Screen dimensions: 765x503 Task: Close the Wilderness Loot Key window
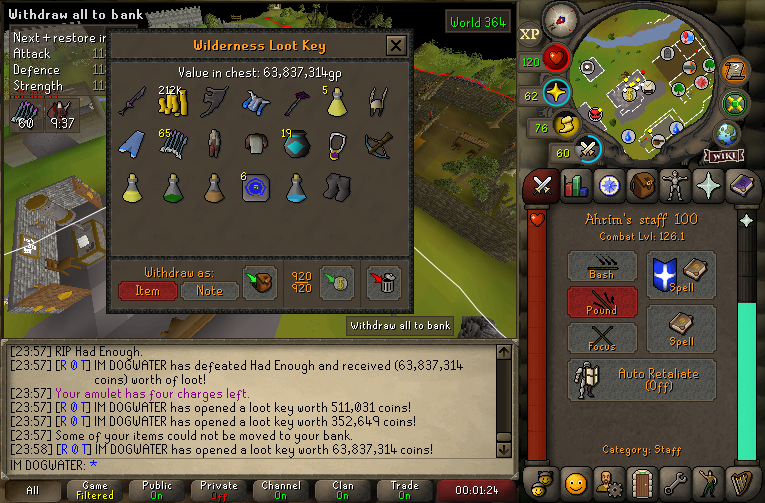coord(396,46)
